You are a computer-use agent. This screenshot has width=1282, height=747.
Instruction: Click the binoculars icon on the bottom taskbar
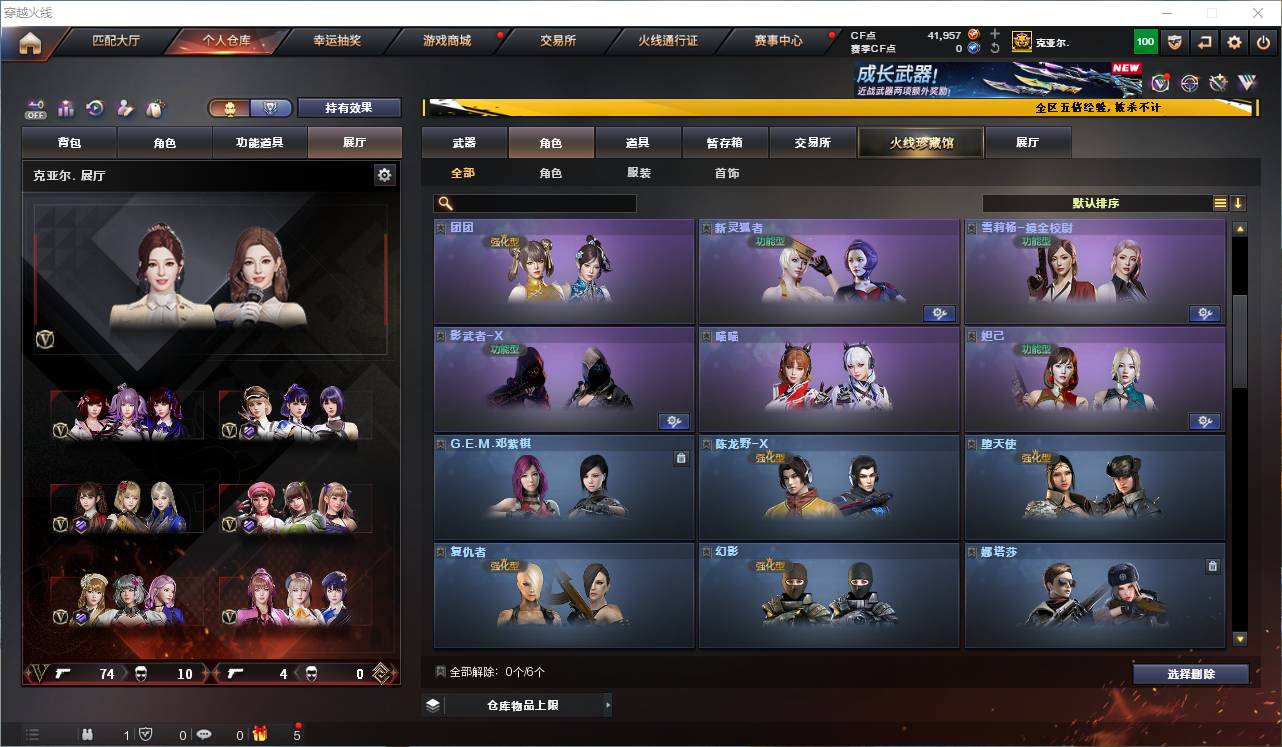(x=88, y=733)
